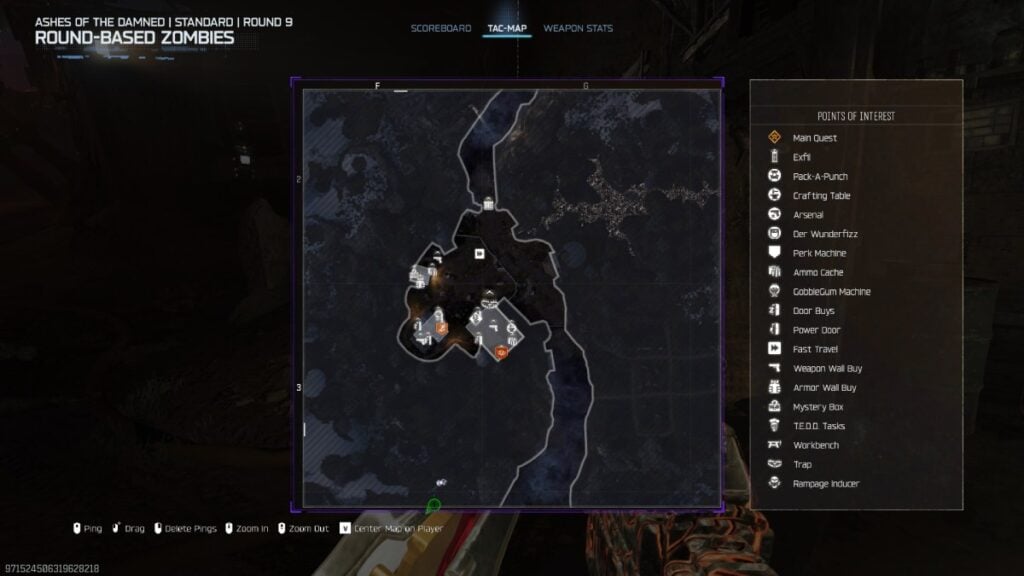Select the Mystery Box legend entry
Viewport: 1024px width, 576px height.
816,407
